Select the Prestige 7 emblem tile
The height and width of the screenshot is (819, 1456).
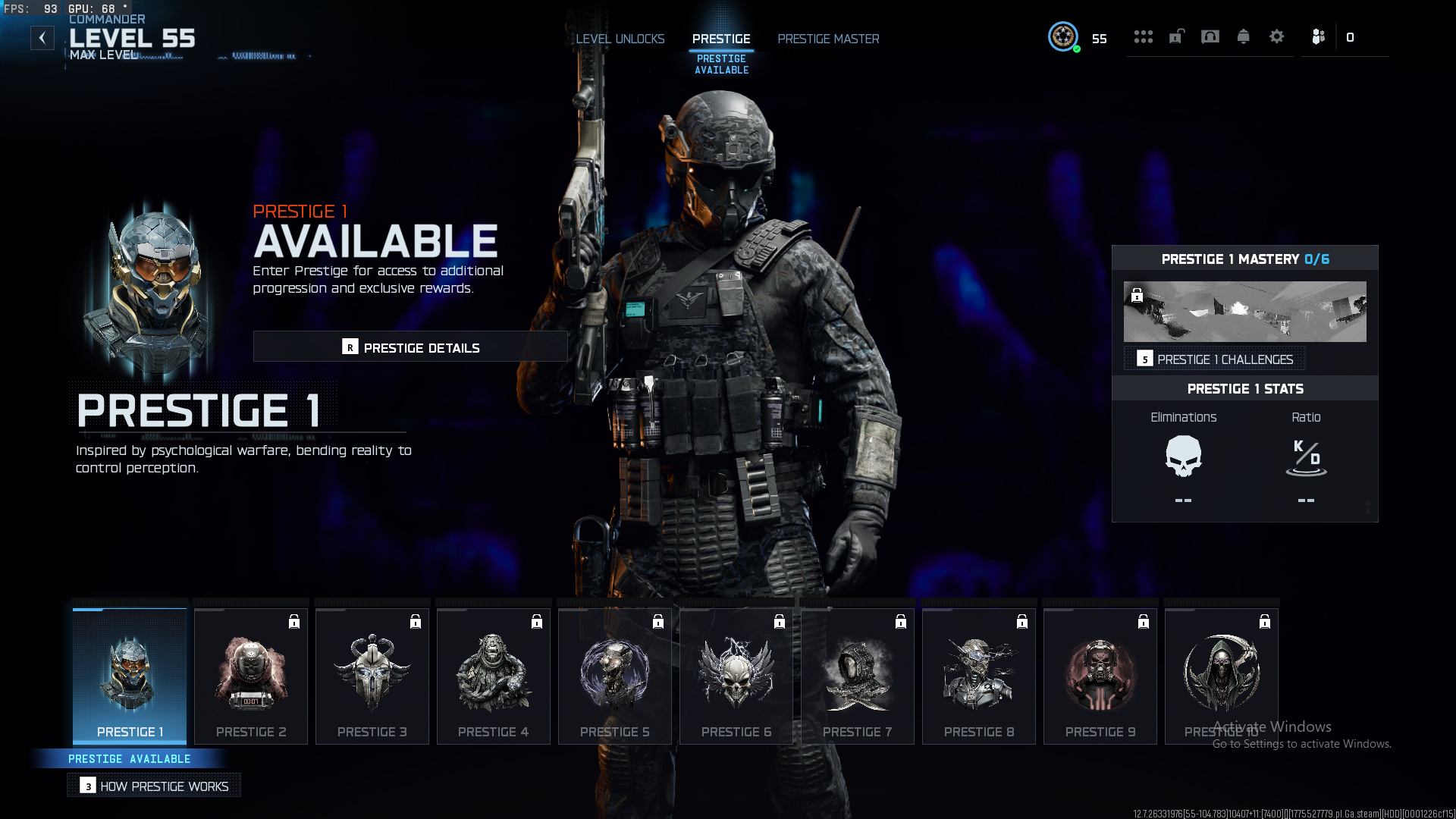click(x=858, y=676)
